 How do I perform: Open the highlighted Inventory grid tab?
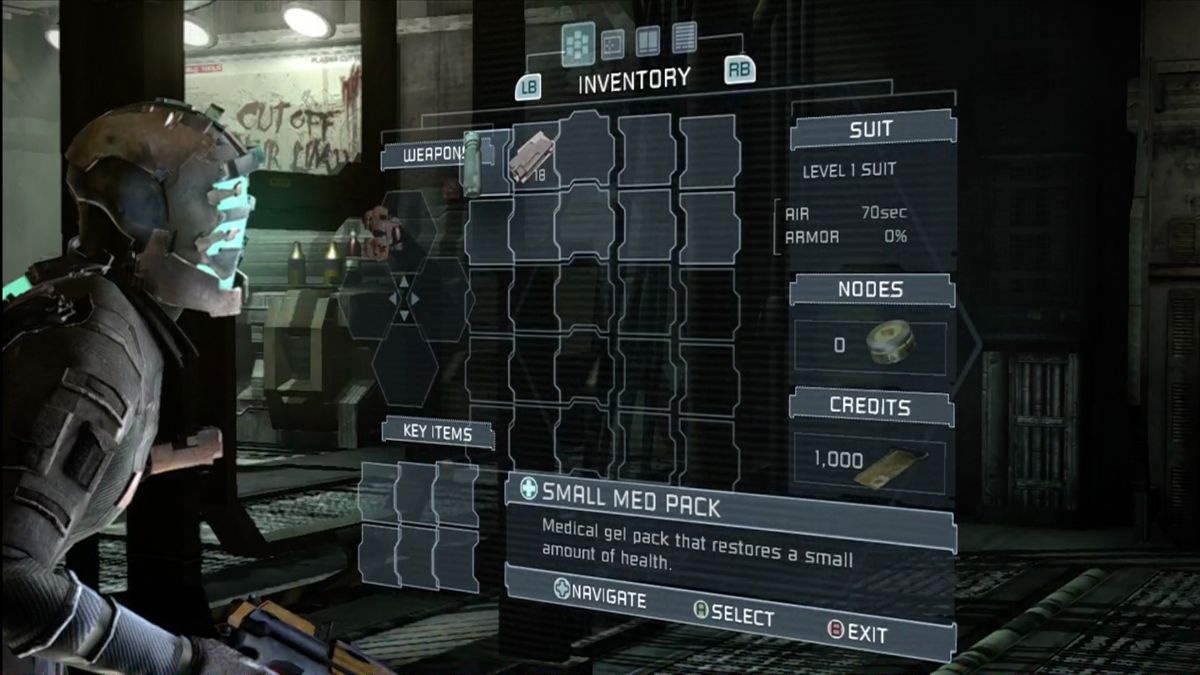[578, 42]
